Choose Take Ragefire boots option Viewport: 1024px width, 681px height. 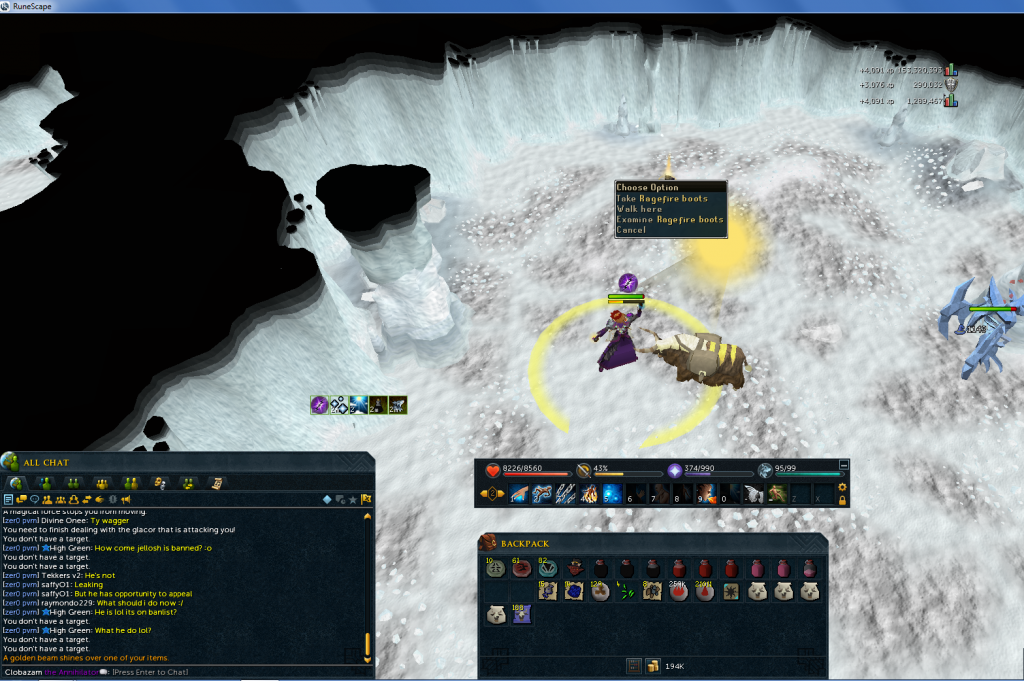[662, 199]
